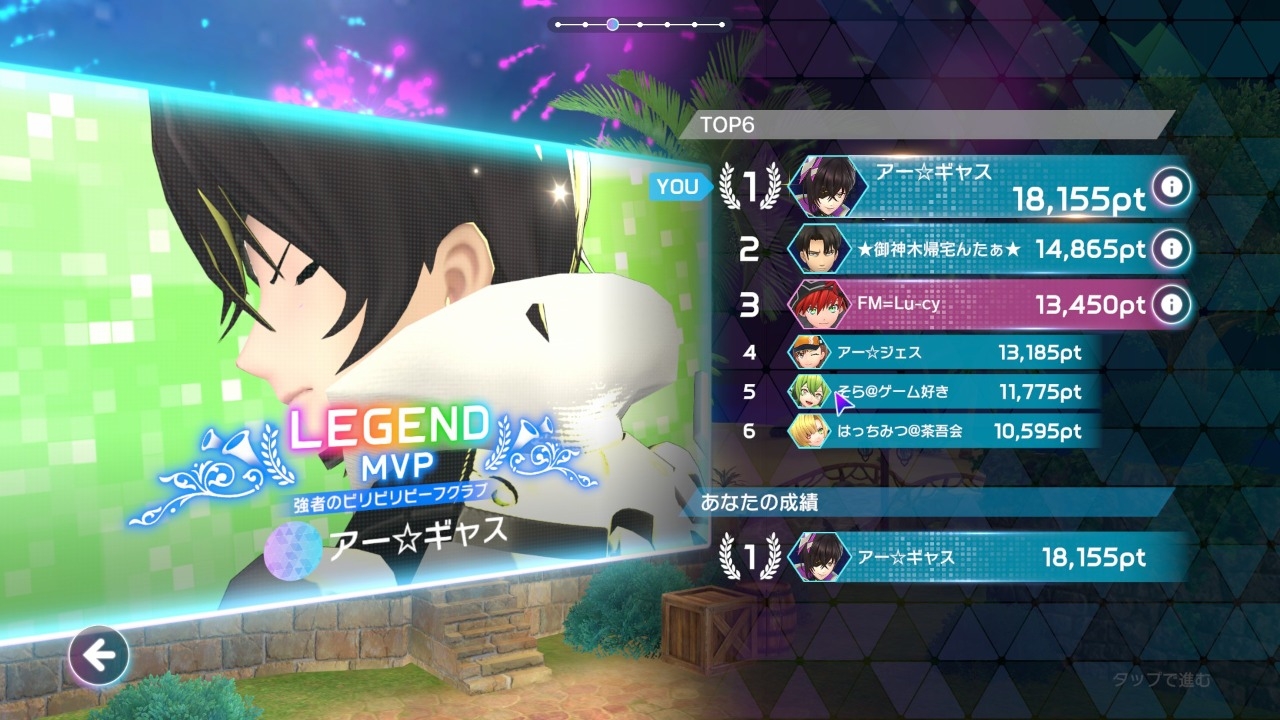Viewport: 1280px width, 720px height.
Task: Select FM=Lu-cy's red-haired avatar
Action: [x=819, y=304]
